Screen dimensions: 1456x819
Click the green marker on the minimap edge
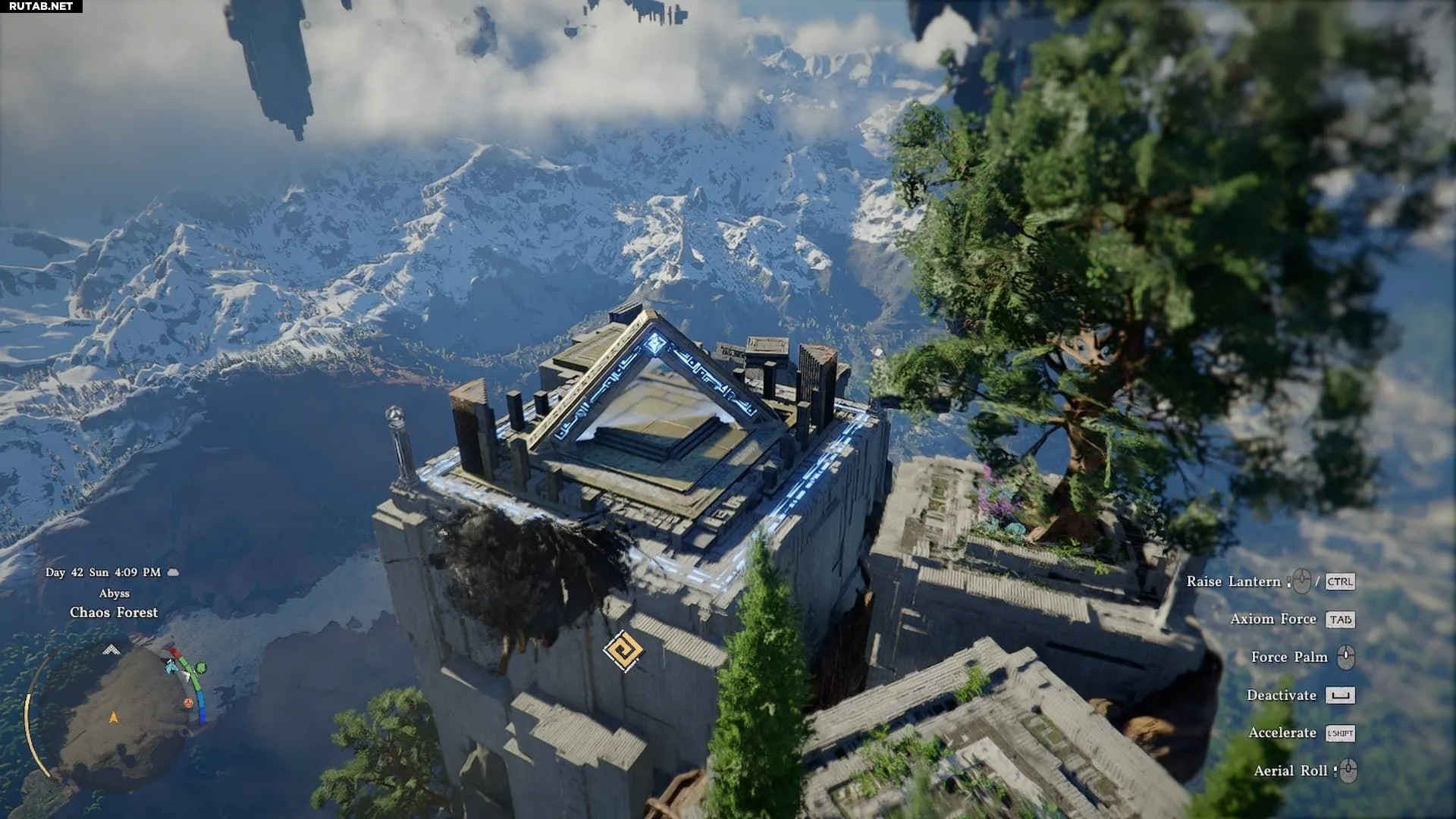[201, 667]
